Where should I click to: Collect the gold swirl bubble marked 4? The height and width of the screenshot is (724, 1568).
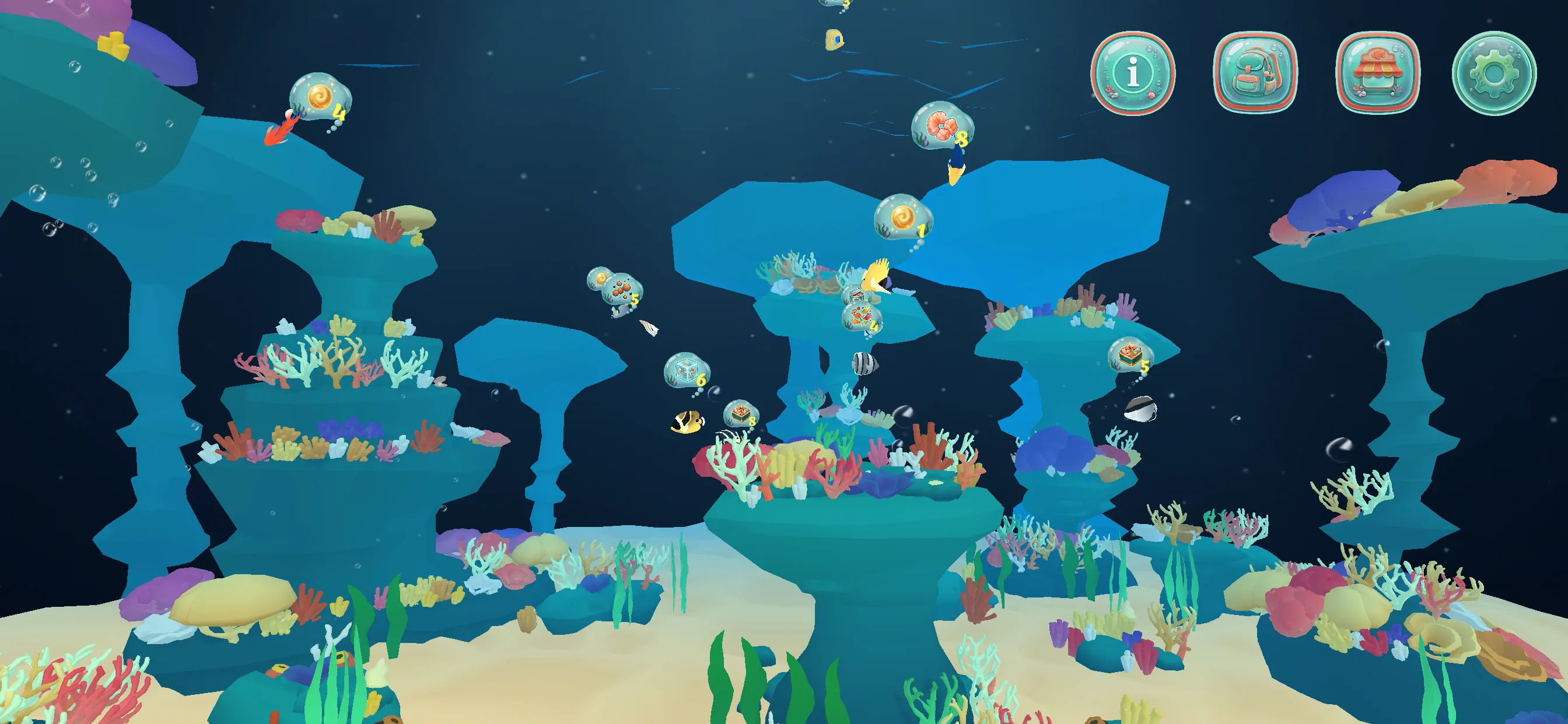pyautogui.click(x=320, y=97)
